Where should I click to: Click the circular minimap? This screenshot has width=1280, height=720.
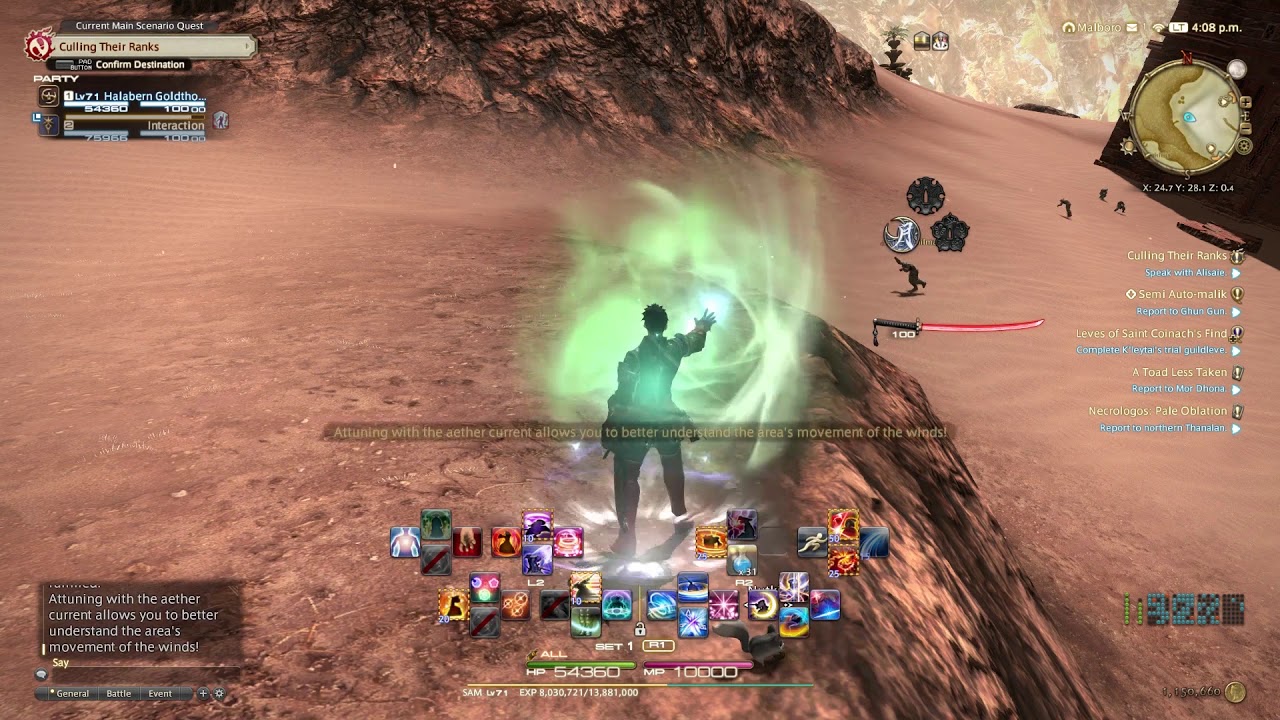tap(1187, 116)
